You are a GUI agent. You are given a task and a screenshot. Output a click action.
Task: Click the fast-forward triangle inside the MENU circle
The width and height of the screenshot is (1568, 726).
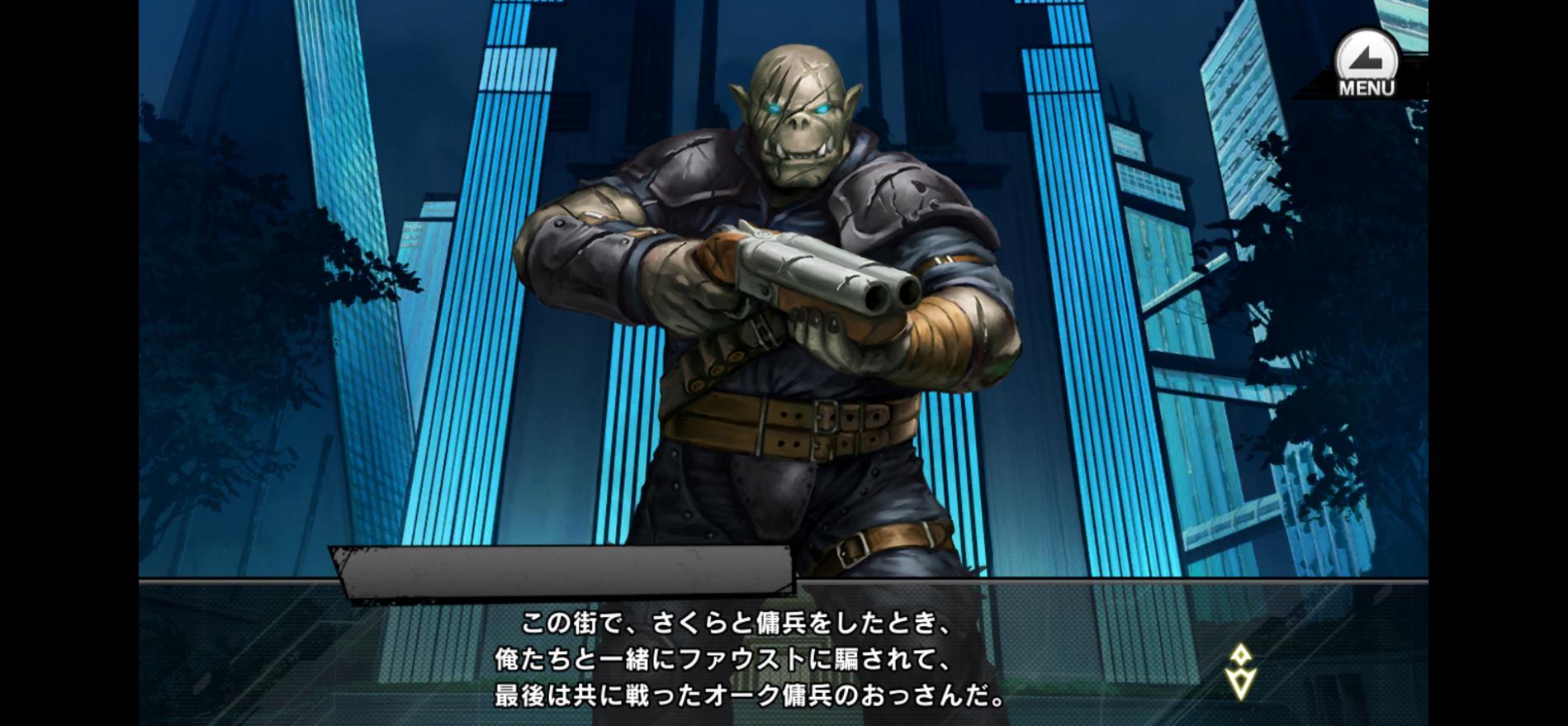tap(1367, 58)
